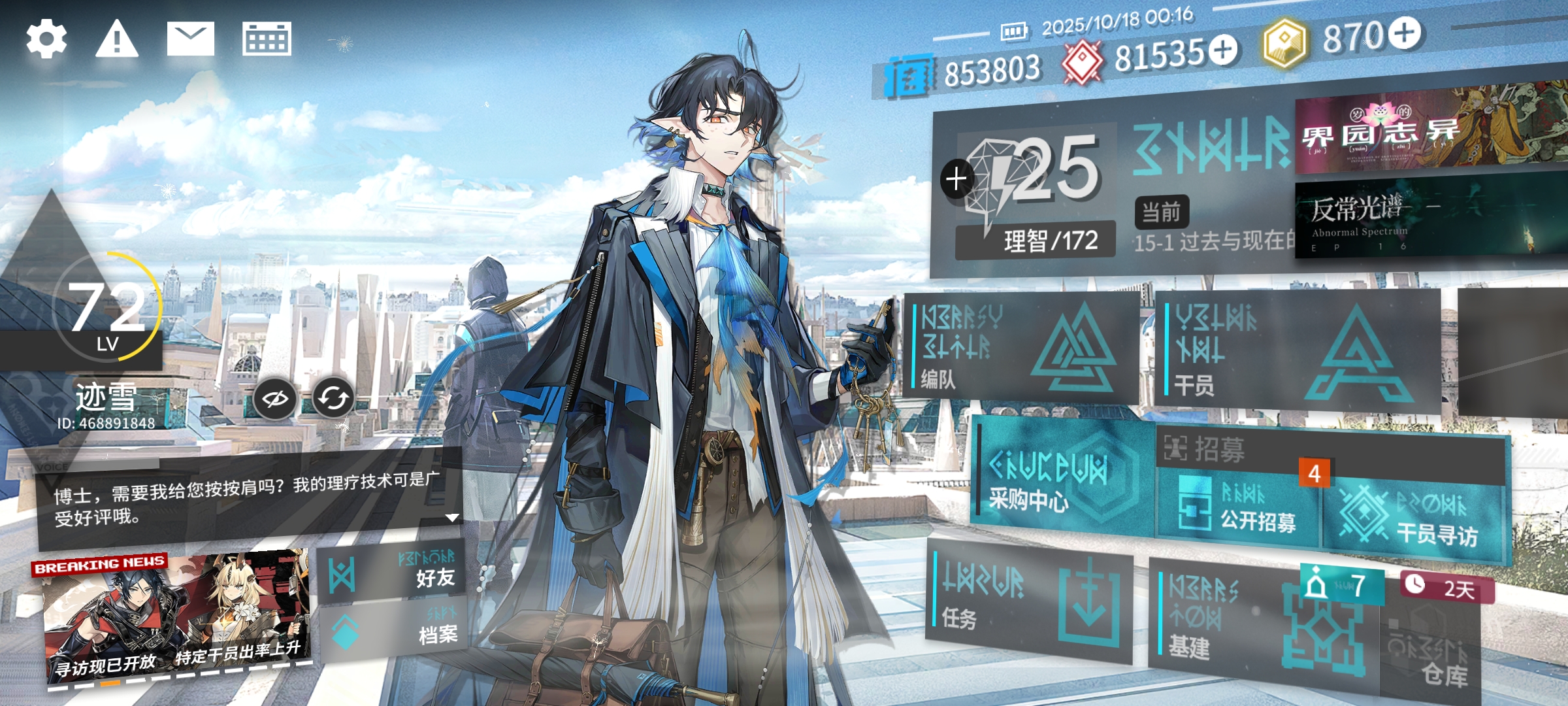Screen dimensions: 1568x706
Task: Open the settings gear icon
Action: (x=46, y=39)
